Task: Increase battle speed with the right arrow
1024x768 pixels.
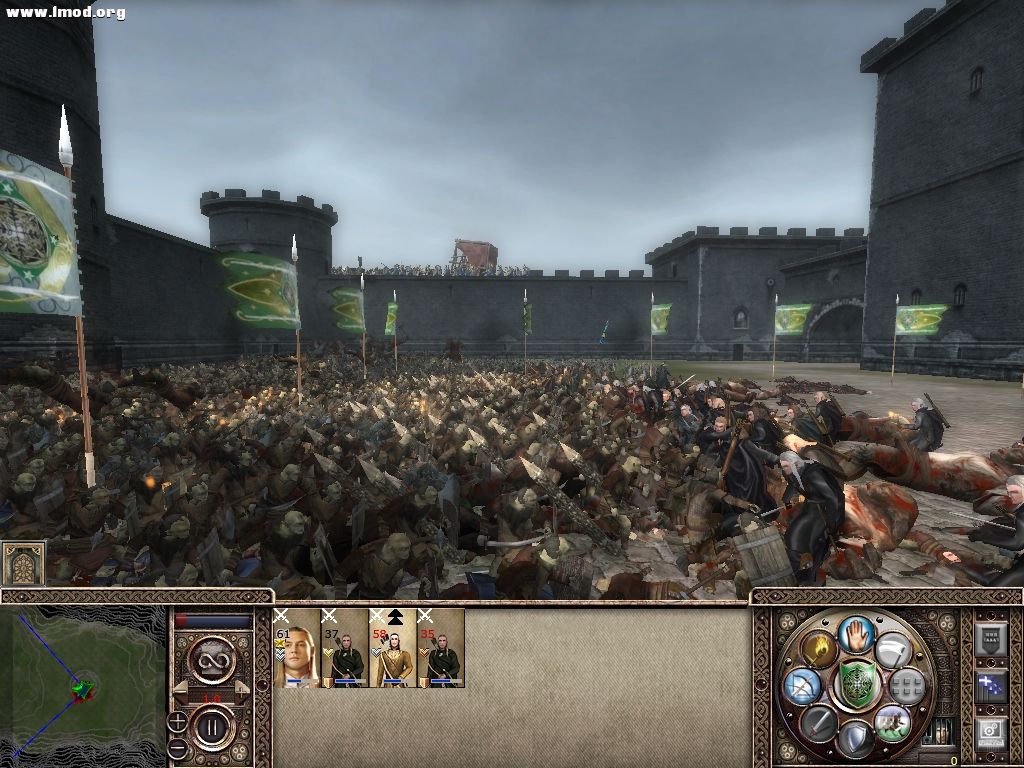Action: 243,689
